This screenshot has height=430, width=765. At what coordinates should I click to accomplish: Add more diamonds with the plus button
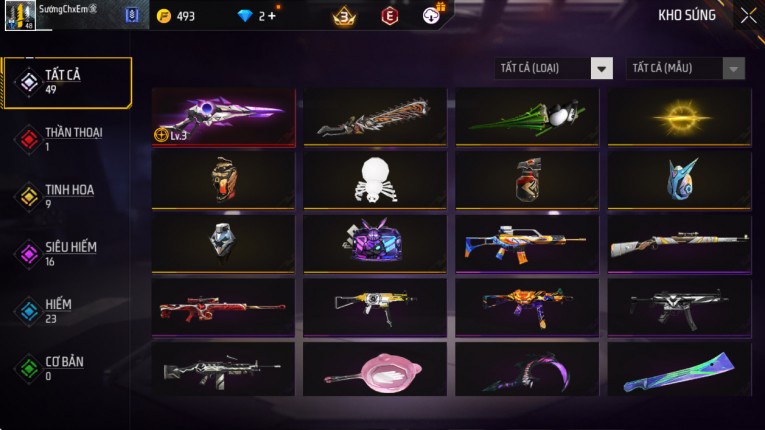pyautogui.click(x=272, y=16)
